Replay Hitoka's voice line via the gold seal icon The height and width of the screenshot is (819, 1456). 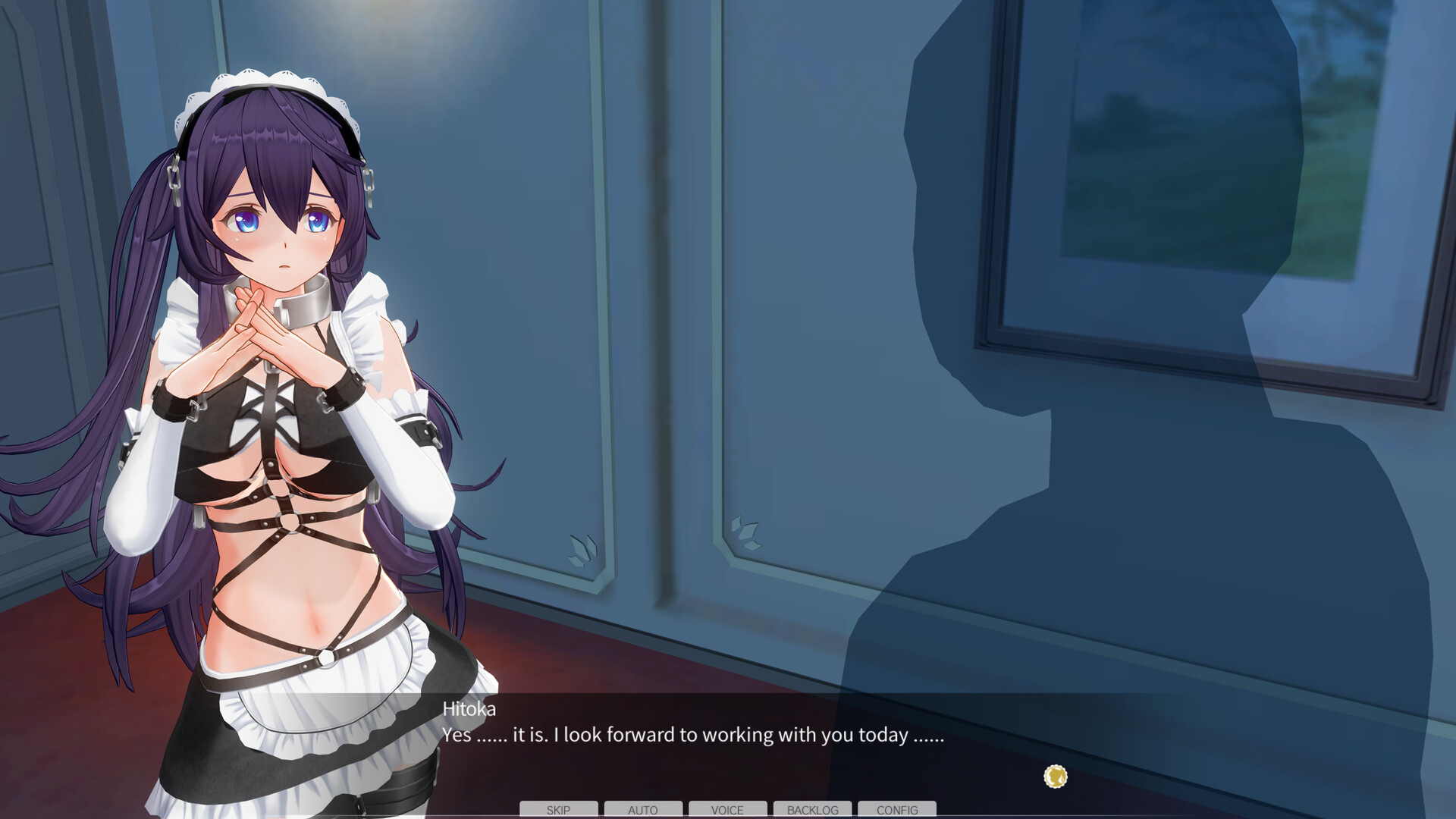(1054, 777)
